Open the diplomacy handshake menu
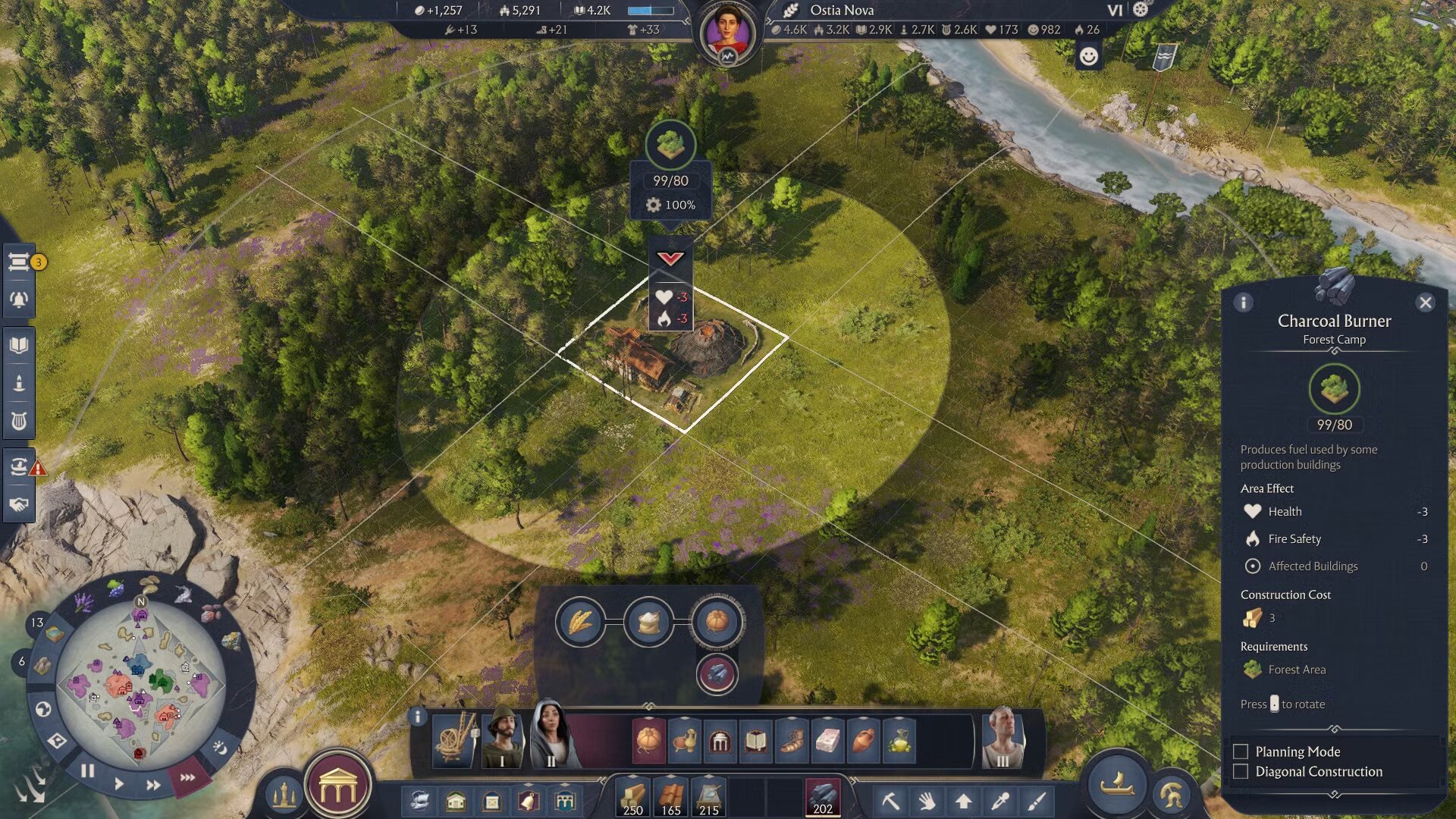Image resolution: width=1456 pixels, height=819 pixels. click(19, 502)
